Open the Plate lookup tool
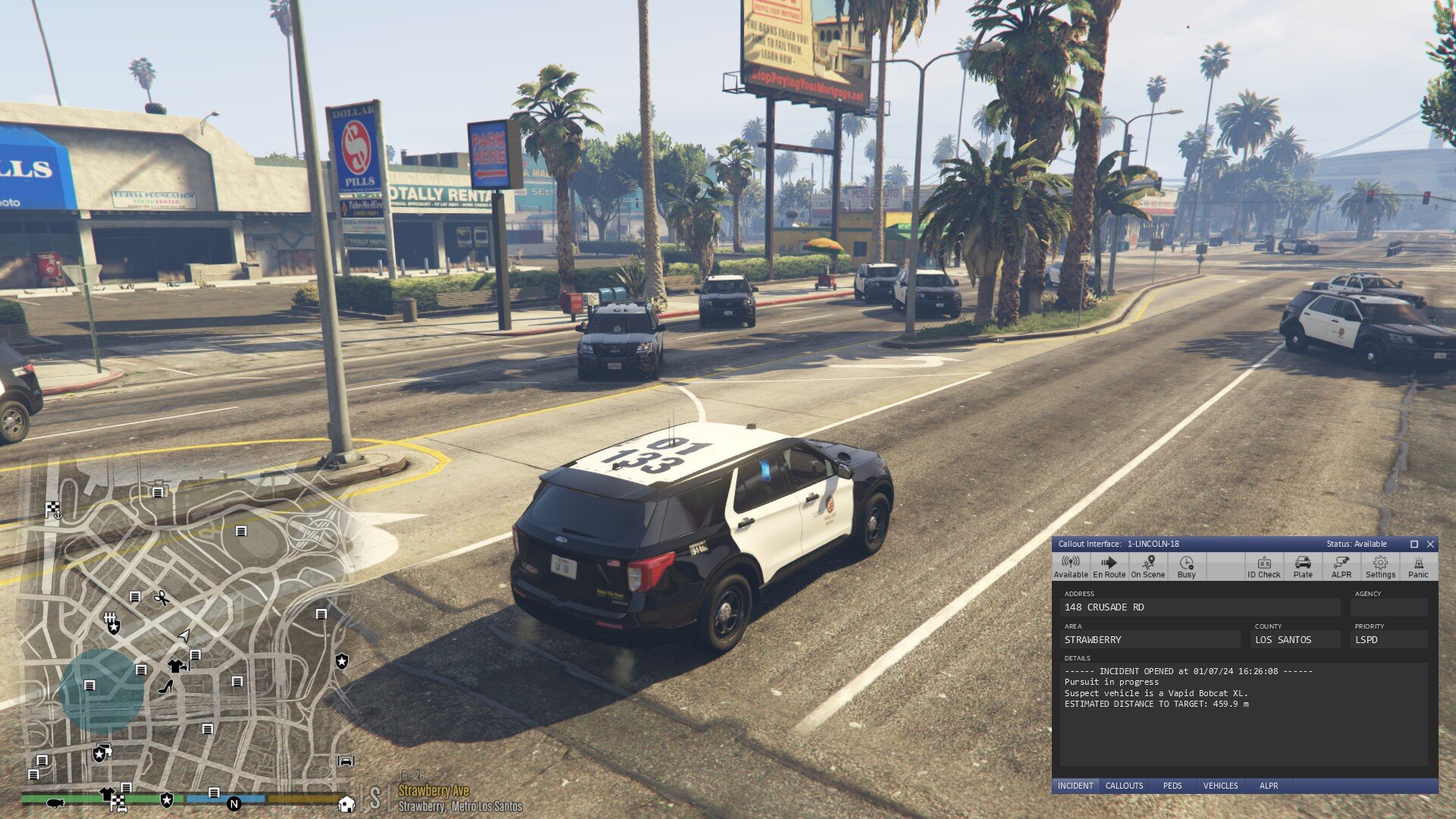Viewport: 1456px width, 819px height. coord(1303,566)
